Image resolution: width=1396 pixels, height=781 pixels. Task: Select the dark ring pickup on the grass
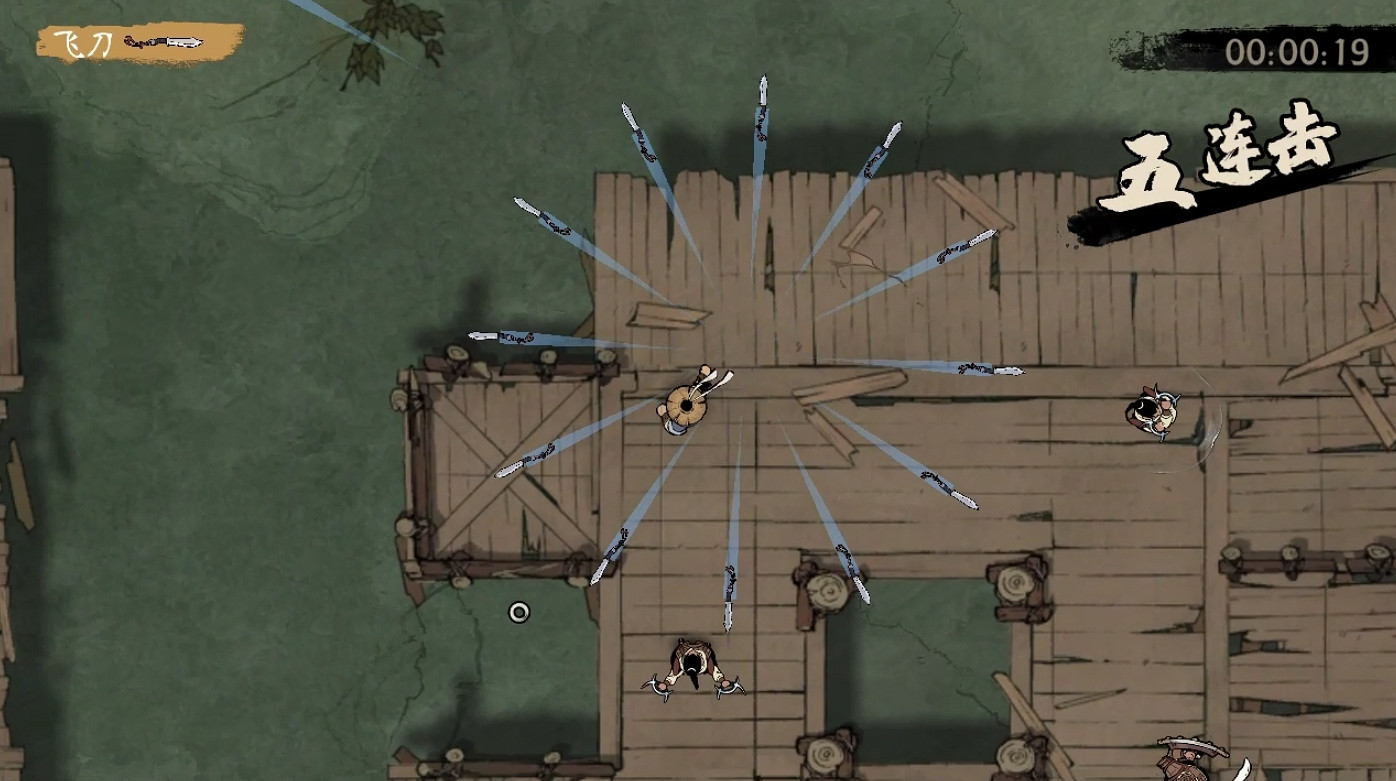point(518,610)
